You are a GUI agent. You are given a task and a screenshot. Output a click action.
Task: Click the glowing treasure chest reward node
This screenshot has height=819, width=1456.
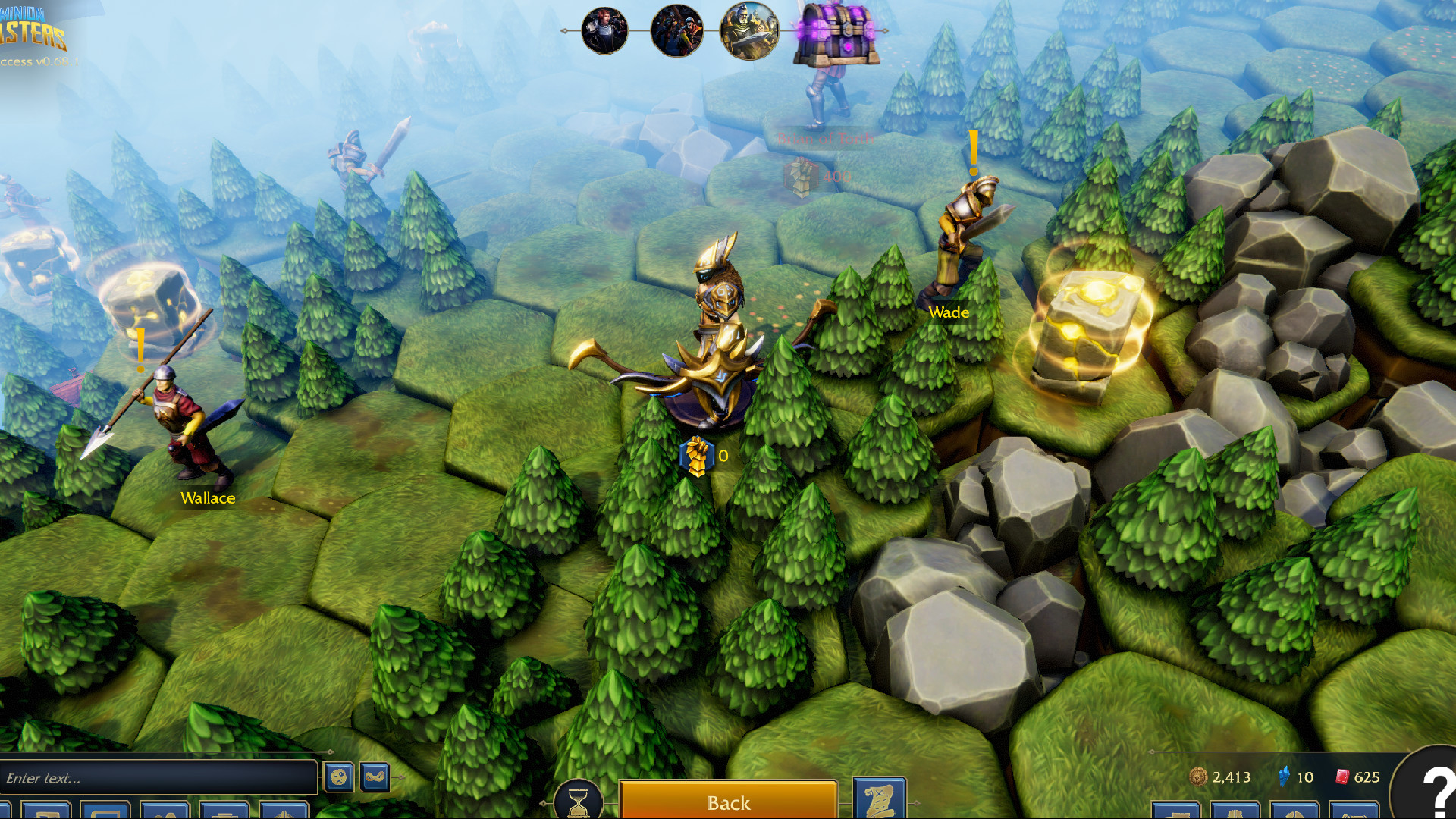(x=837, y=34)
